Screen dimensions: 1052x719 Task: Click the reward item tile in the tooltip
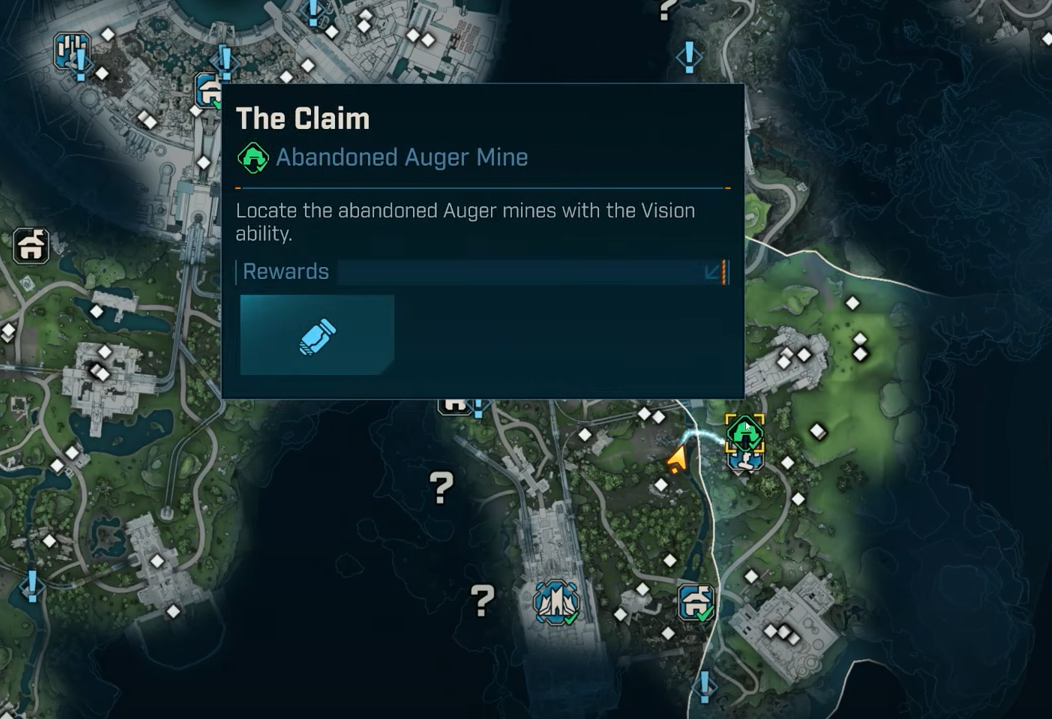pyautogui.click(x=317, y=335)
